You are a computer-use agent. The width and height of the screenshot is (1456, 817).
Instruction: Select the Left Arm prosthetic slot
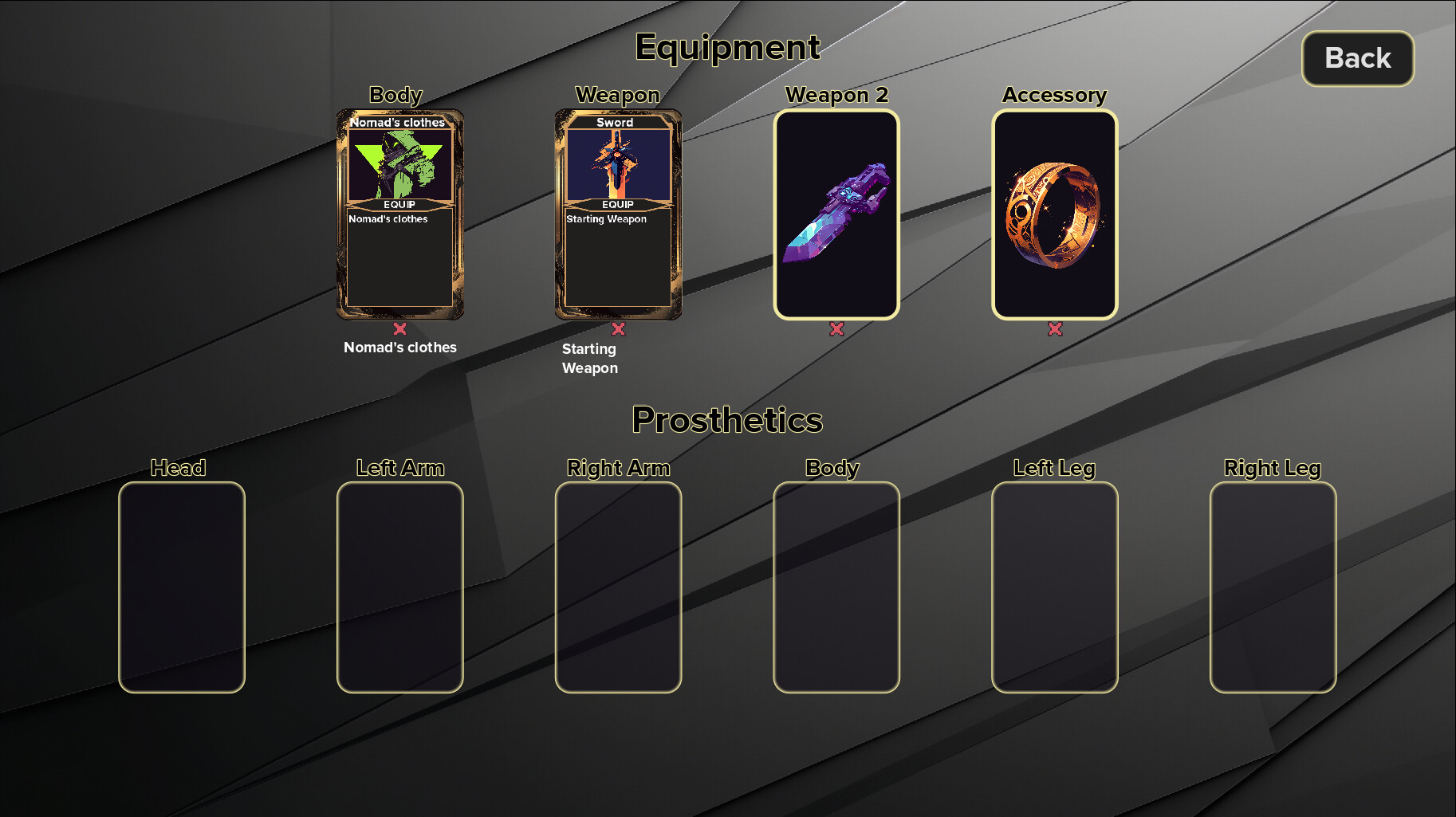(401, 584)
